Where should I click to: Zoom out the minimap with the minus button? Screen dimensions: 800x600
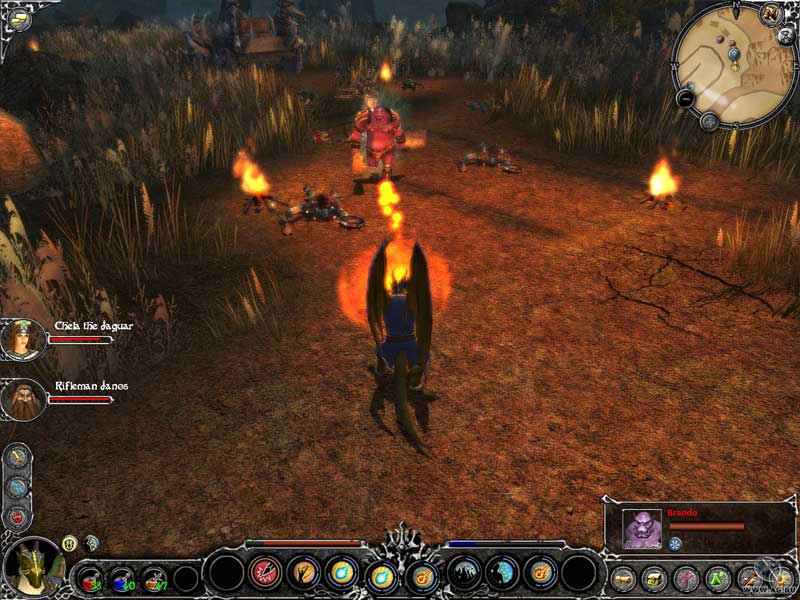(x=686, y=98)
